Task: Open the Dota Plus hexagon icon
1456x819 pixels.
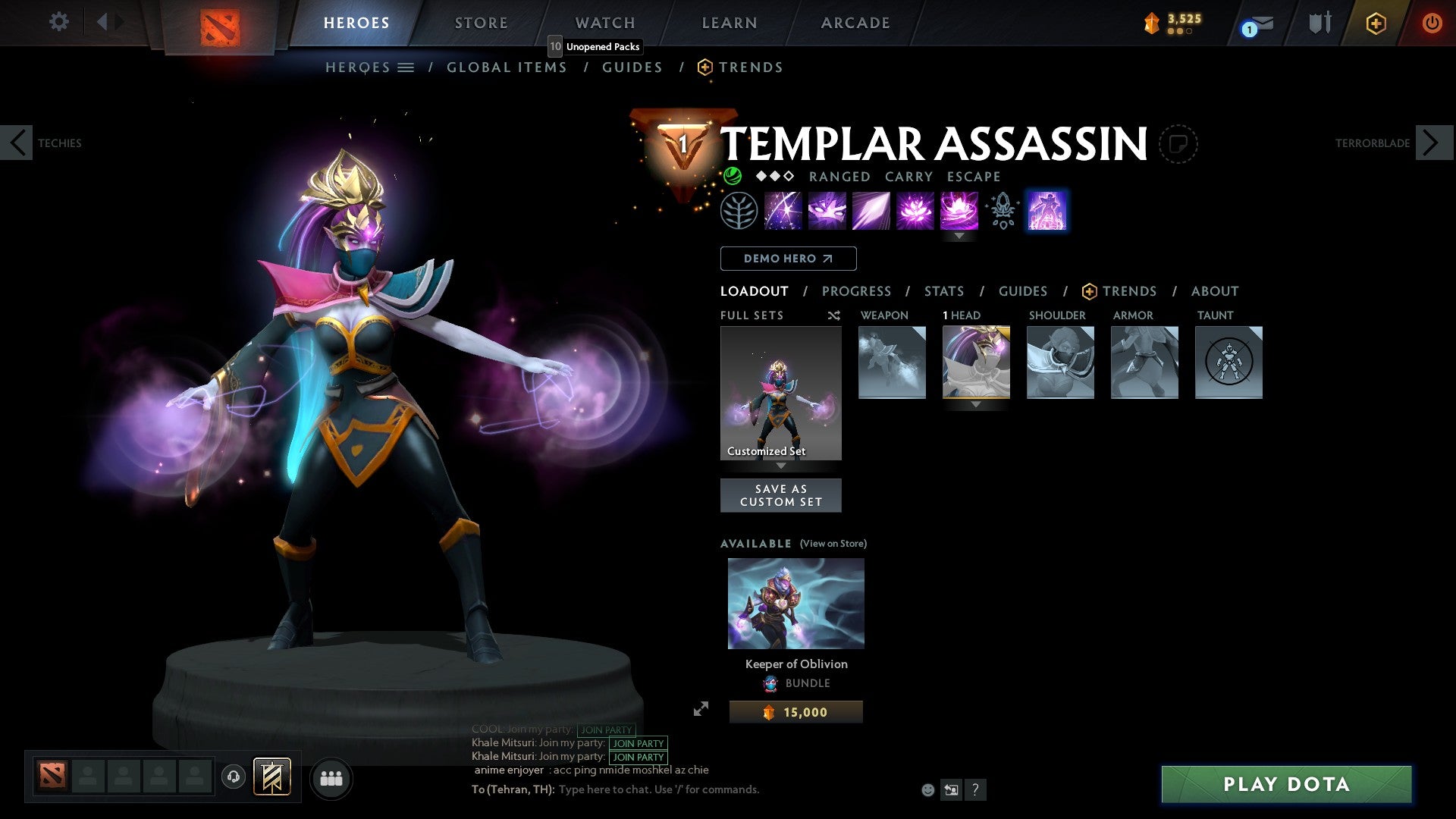Action: pos(1375,23)
